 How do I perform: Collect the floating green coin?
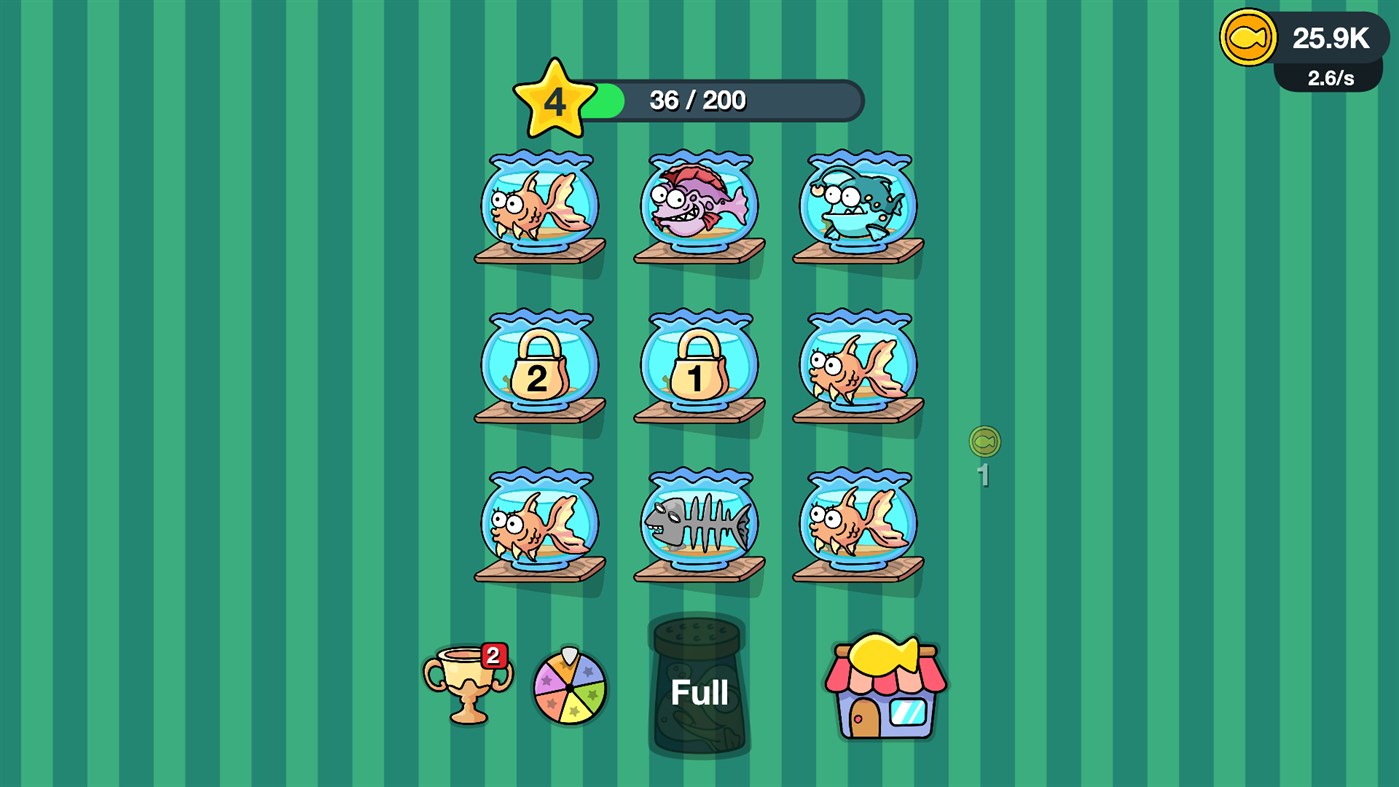pyautogui.click(x=984, y=441)
